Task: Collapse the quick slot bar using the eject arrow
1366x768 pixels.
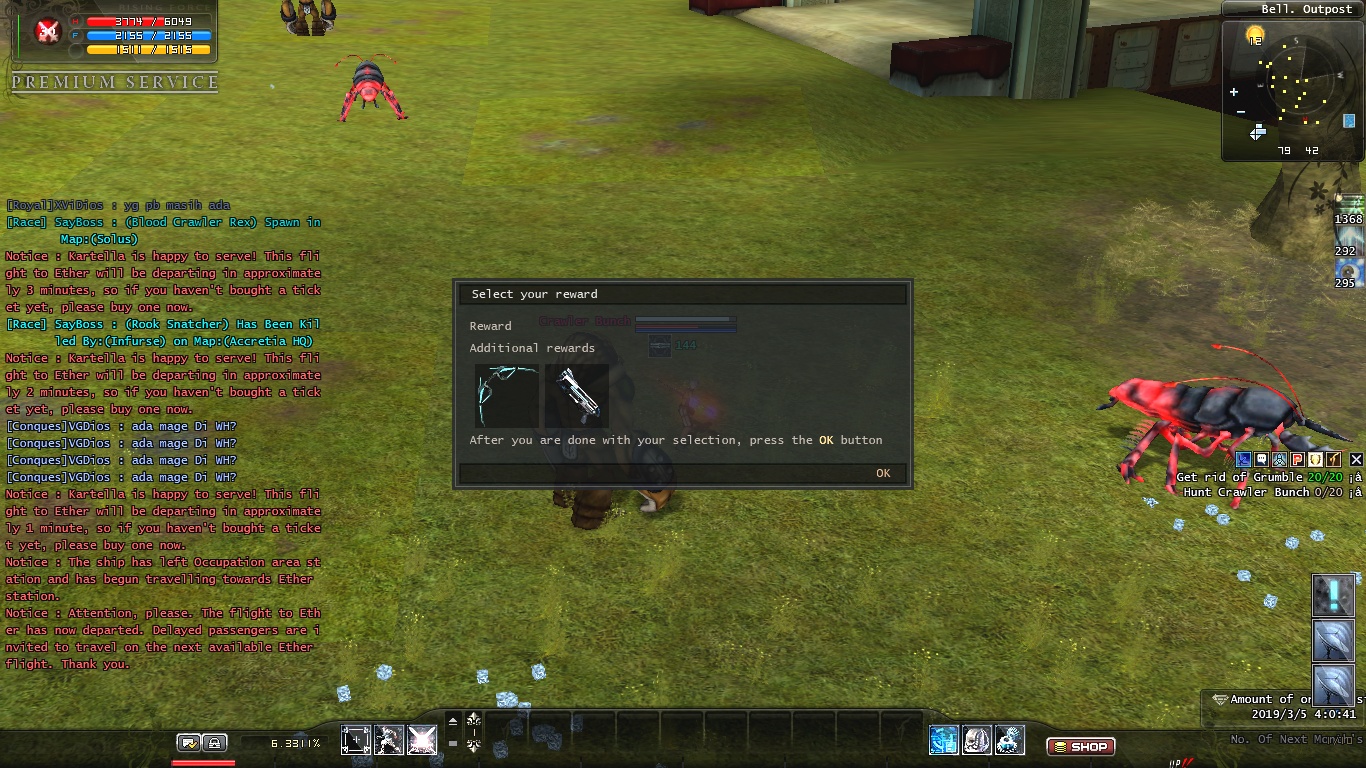Action: click(x=452, y=721)
